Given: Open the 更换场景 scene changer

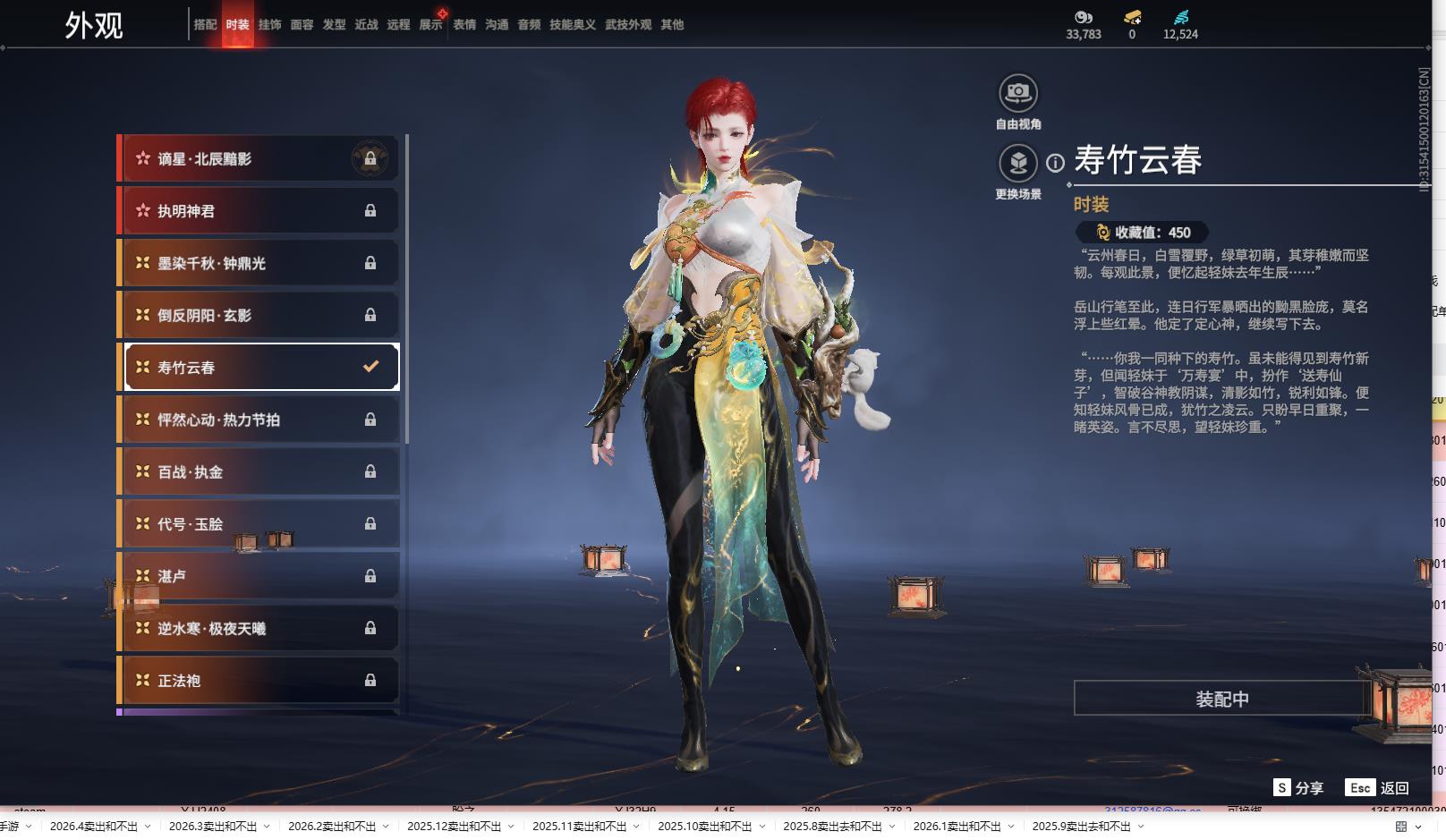Looking at the screenshot, I should pos(1018,164).
